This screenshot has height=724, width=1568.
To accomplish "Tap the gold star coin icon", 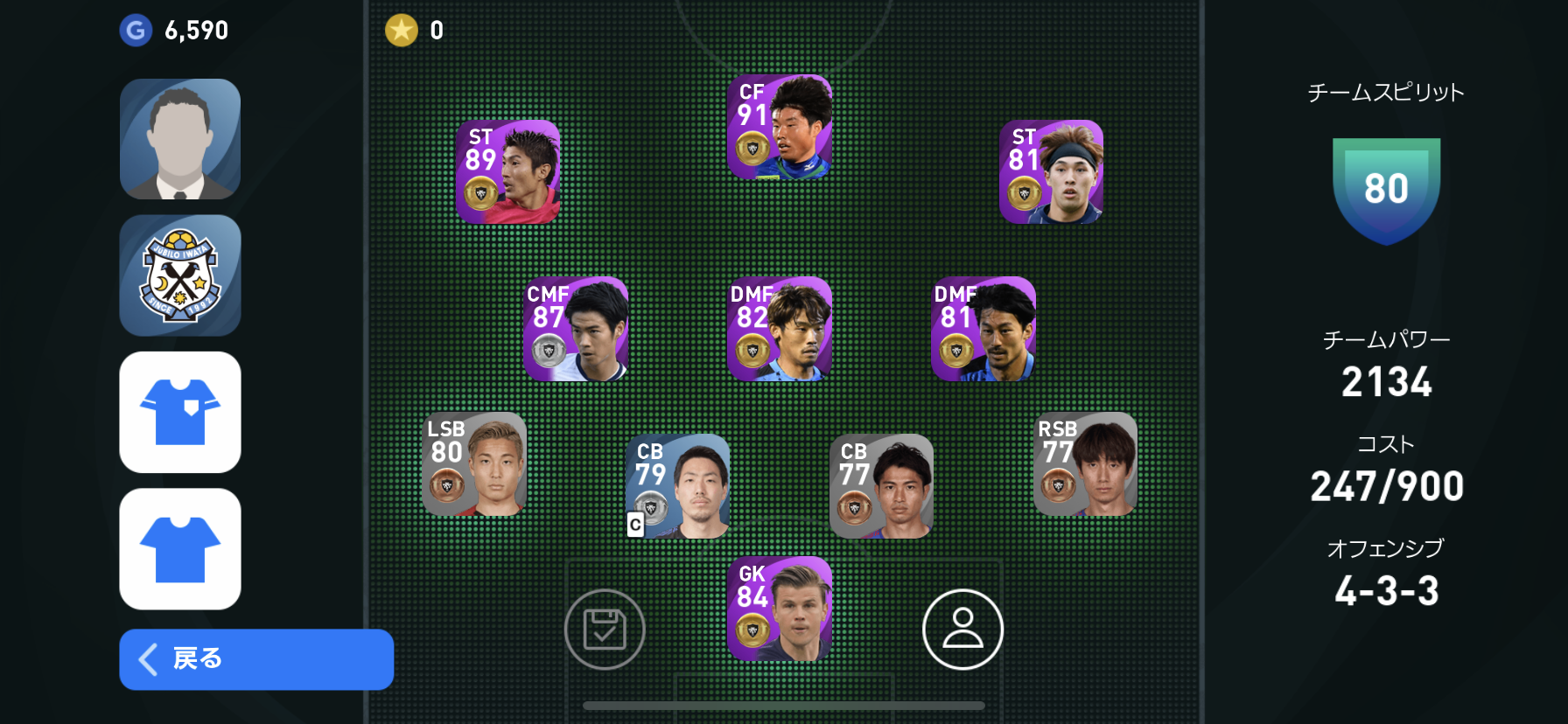I will 402,31.
